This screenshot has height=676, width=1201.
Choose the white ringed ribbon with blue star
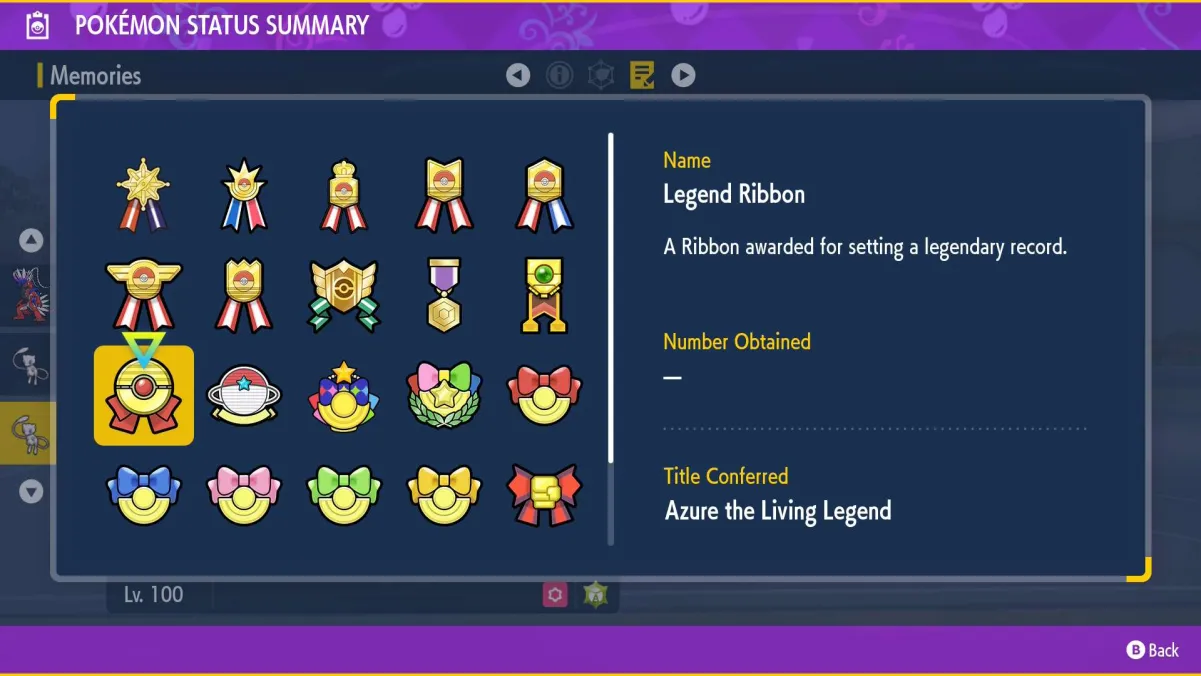point(244,396)
